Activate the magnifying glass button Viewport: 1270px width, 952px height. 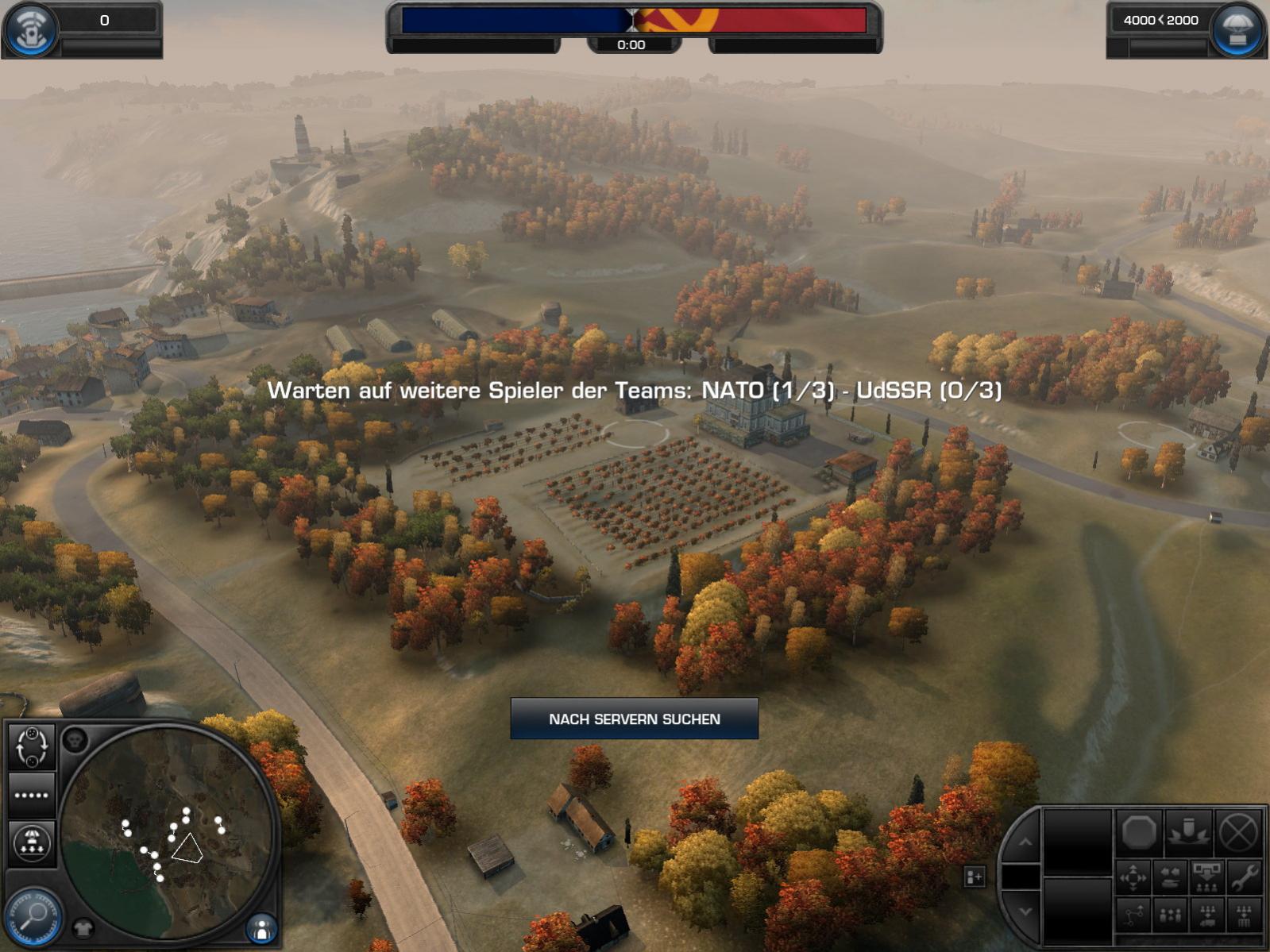tap(33, 916)
